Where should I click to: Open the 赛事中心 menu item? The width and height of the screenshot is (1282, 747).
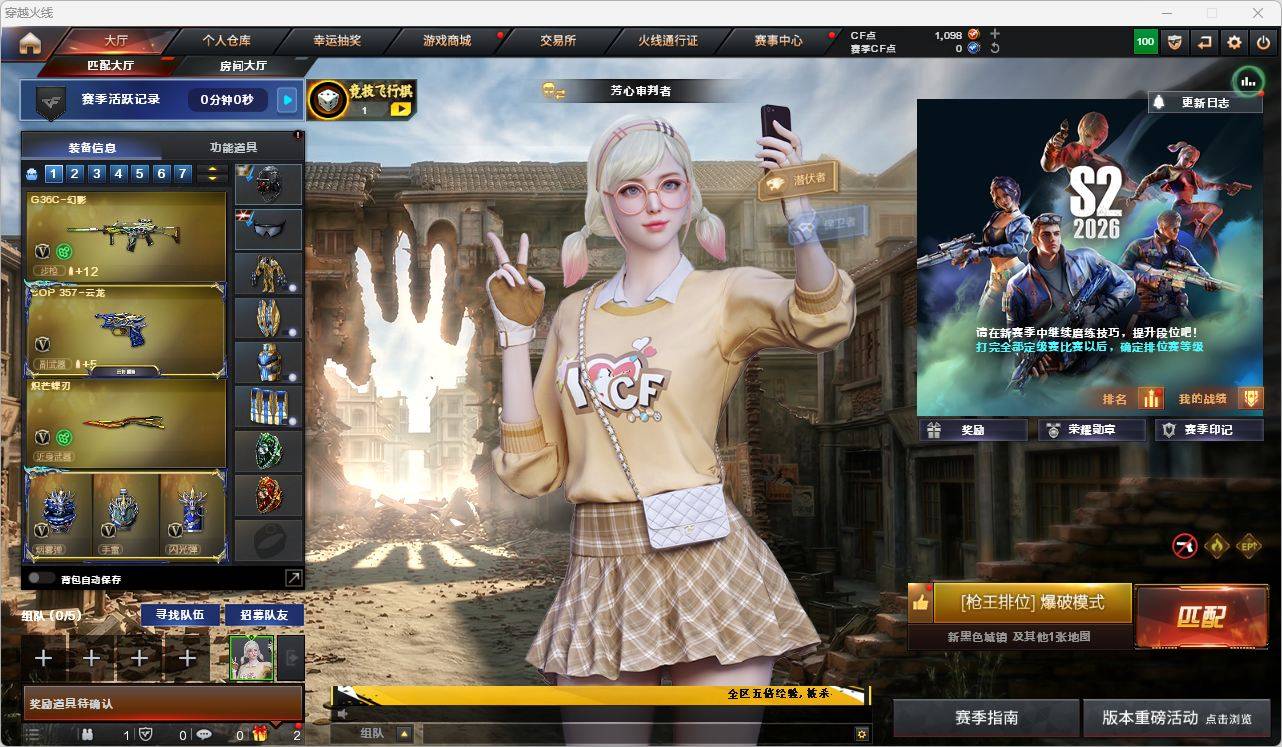coord(780,41)
